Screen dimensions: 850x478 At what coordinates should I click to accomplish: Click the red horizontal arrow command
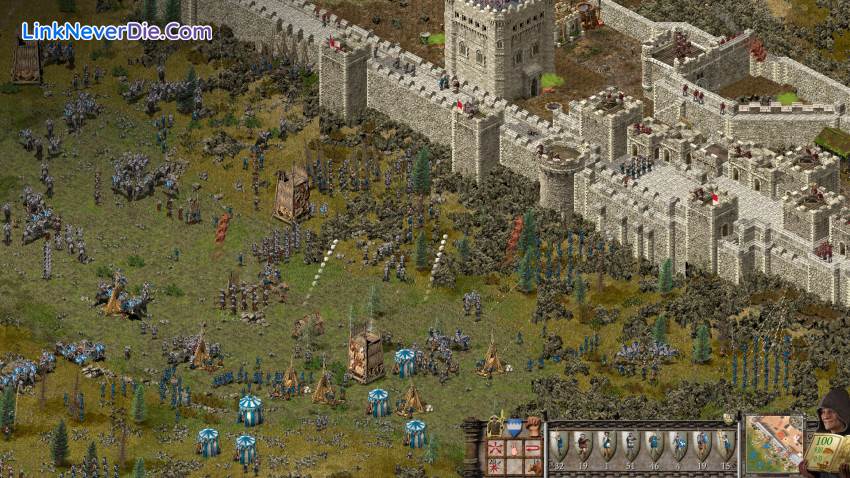[533, 447]
